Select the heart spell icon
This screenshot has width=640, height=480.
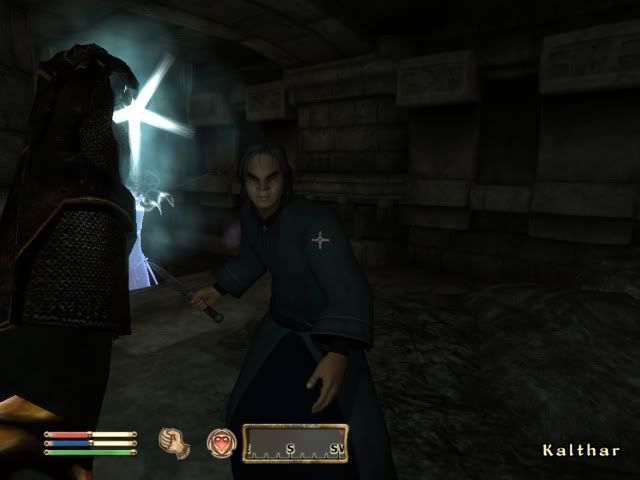(x=220, y=443)
